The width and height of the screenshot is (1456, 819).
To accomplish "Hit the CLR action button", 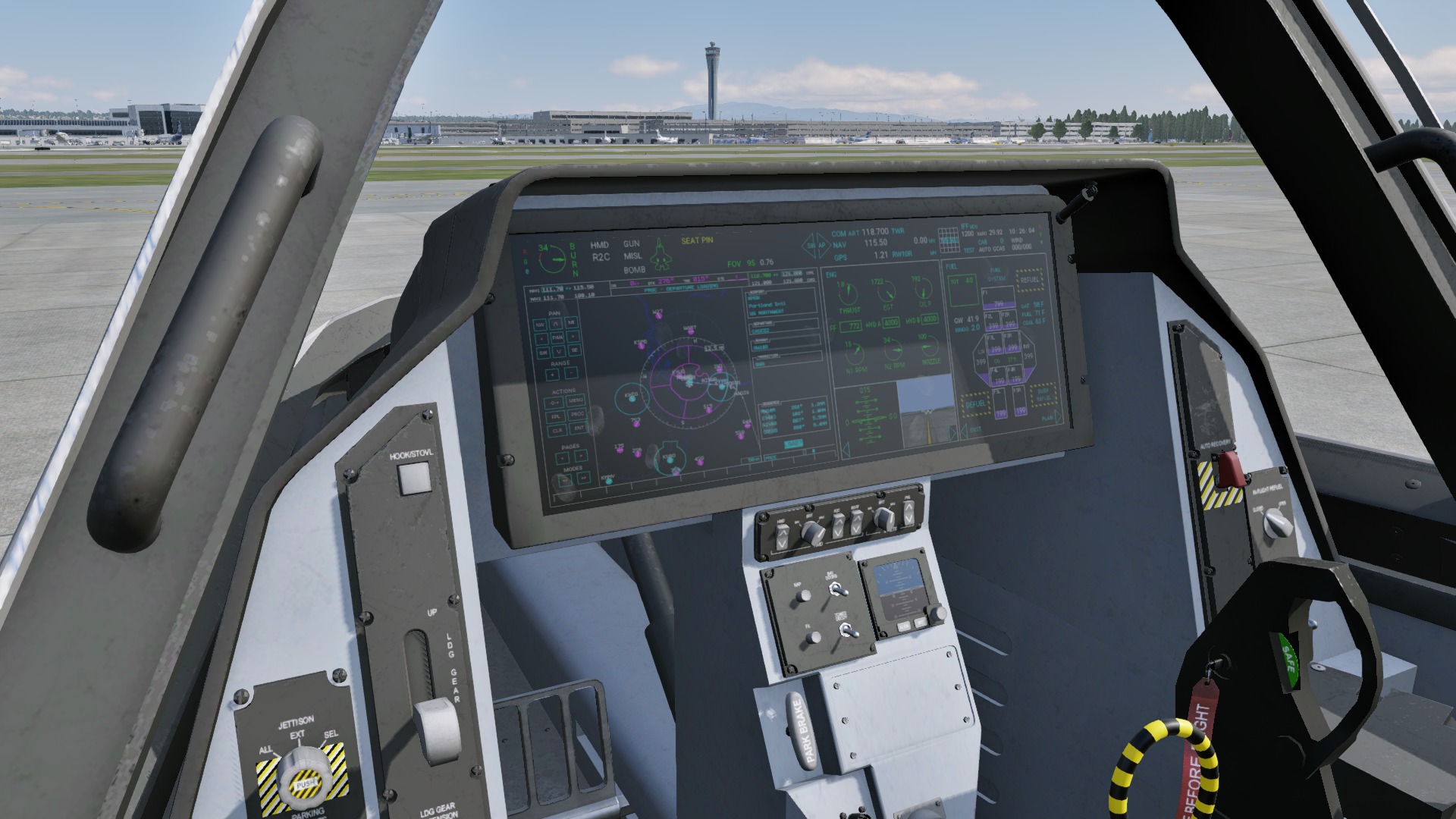I will (557, 430).
